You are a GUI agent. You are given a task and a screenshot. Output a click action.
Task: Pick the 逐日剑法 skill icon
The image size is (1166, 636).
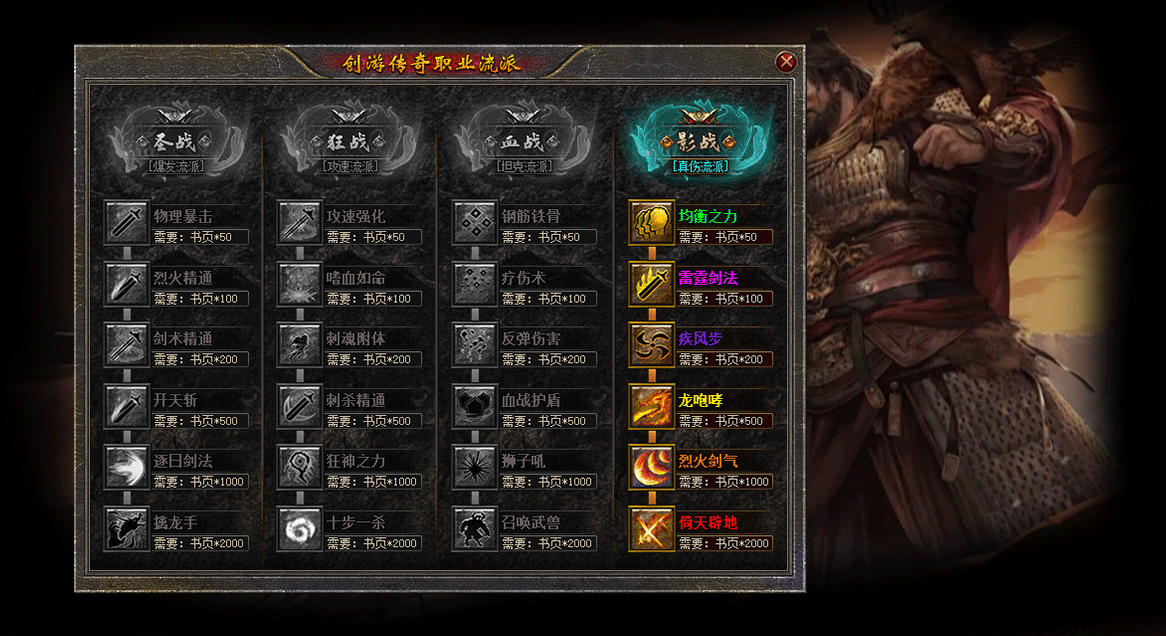[127, 467]
